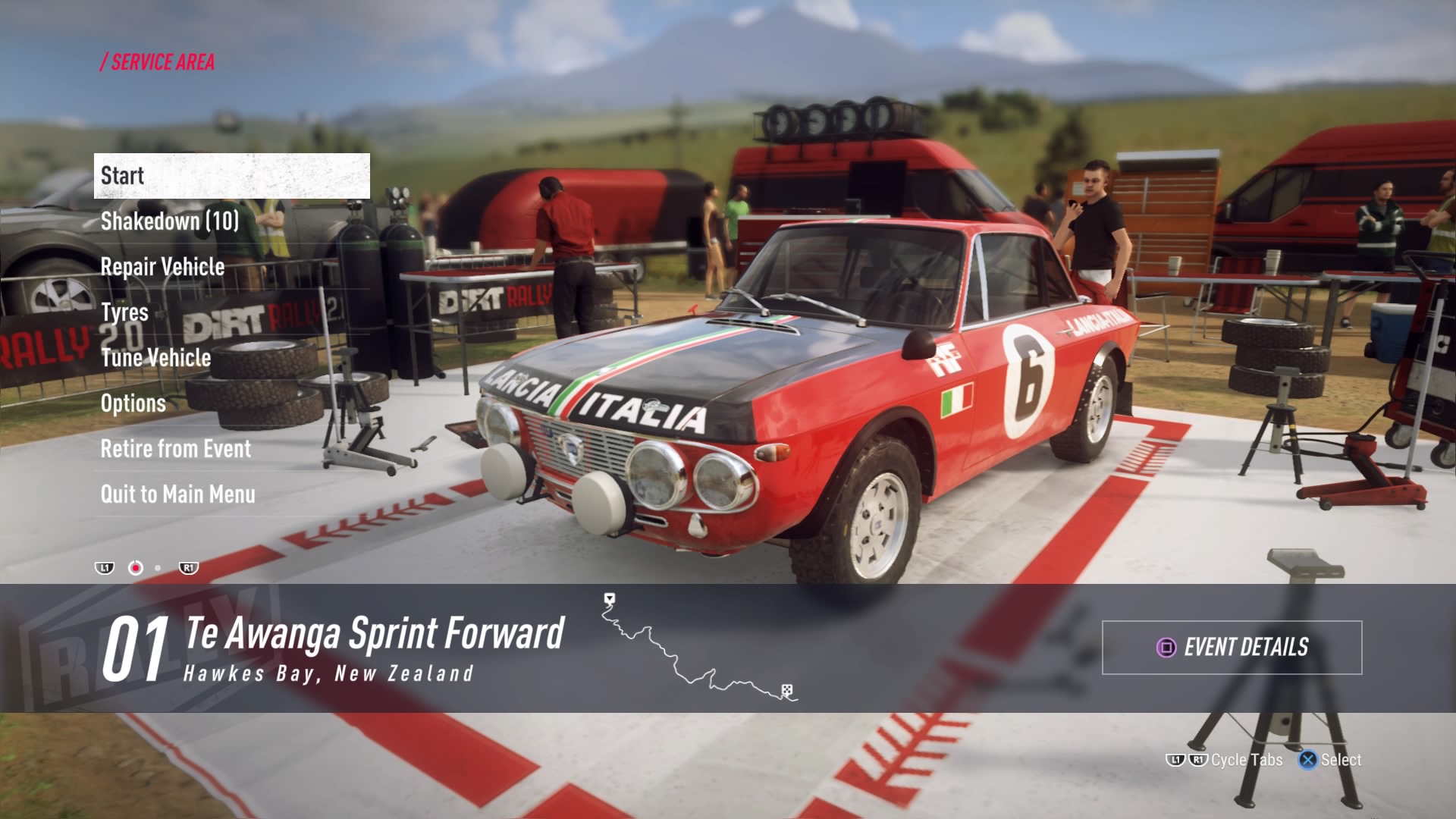Click the Te Awanga Sprint Forward stage title

371,634
